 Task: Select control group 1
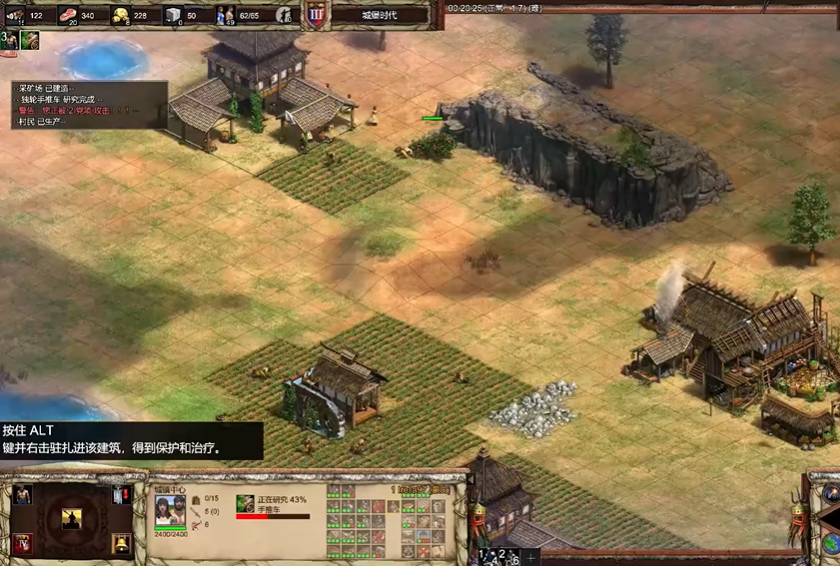pyautogui.click(x=483, y=553)
